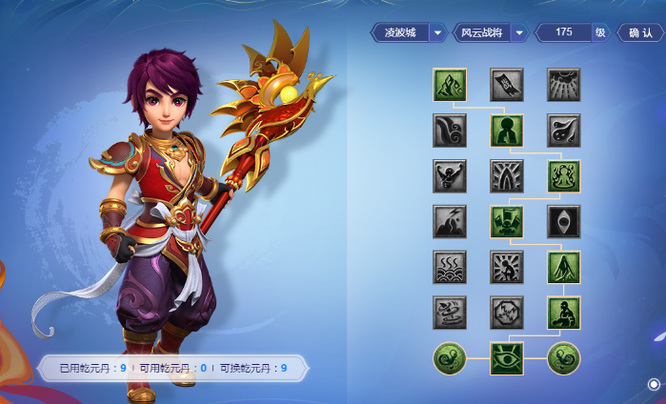Select the grey swirling wind skill
666x404 pixels.
(449, 131)
